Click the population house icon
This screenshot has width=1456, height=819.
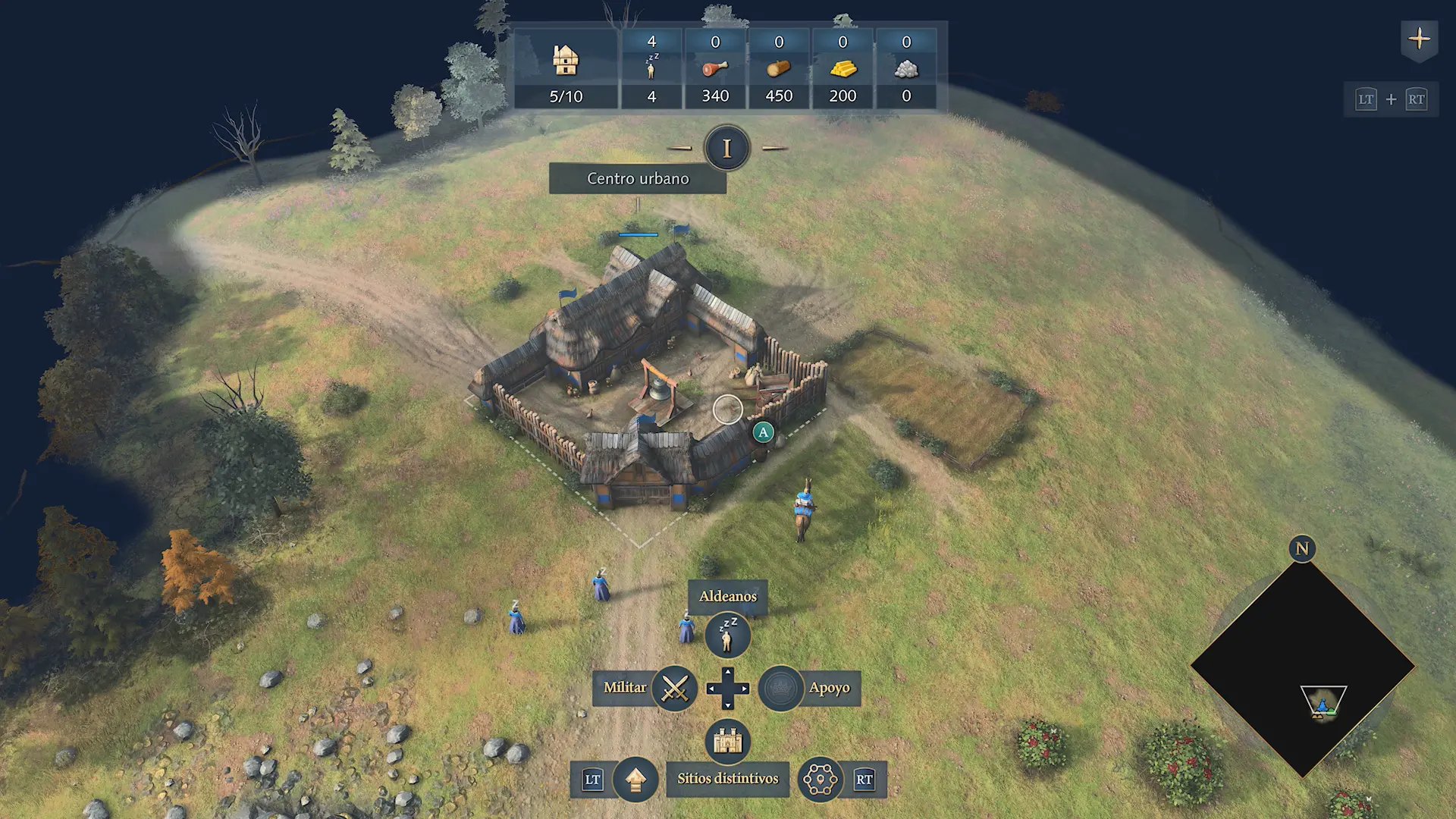coord(566,60)
